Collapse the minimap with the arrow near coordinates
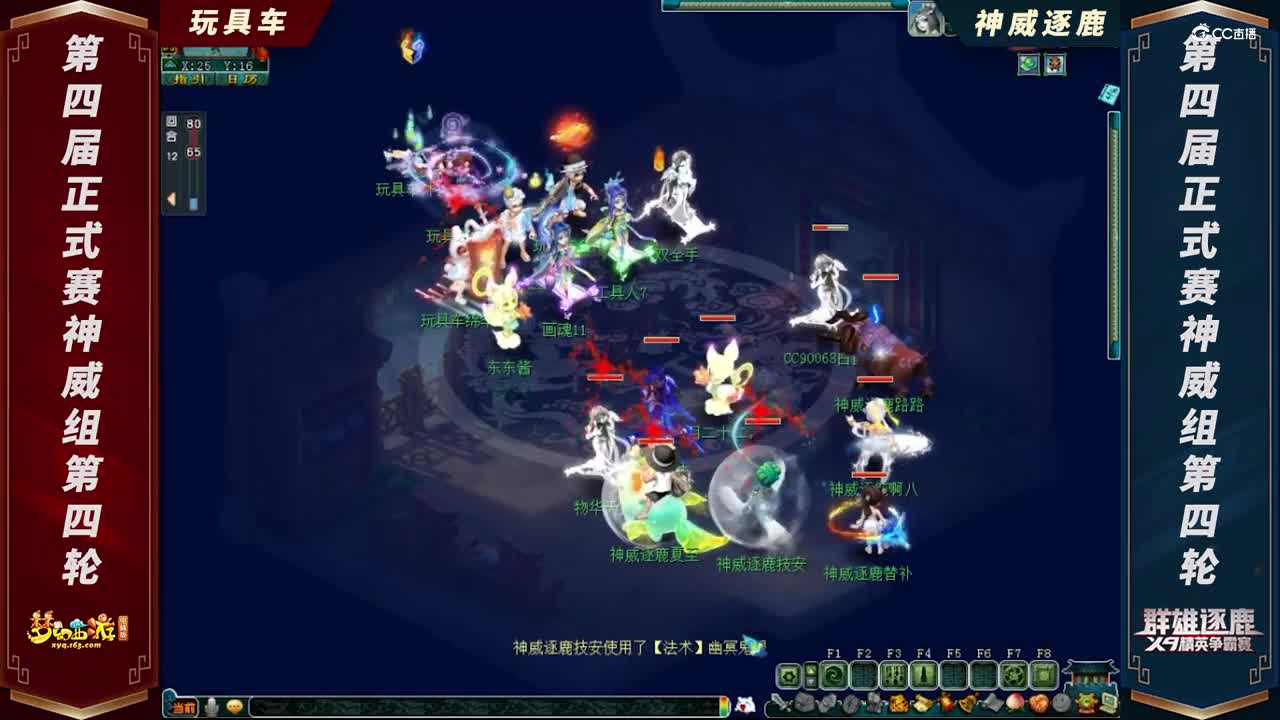 click(x=168, y=63)
